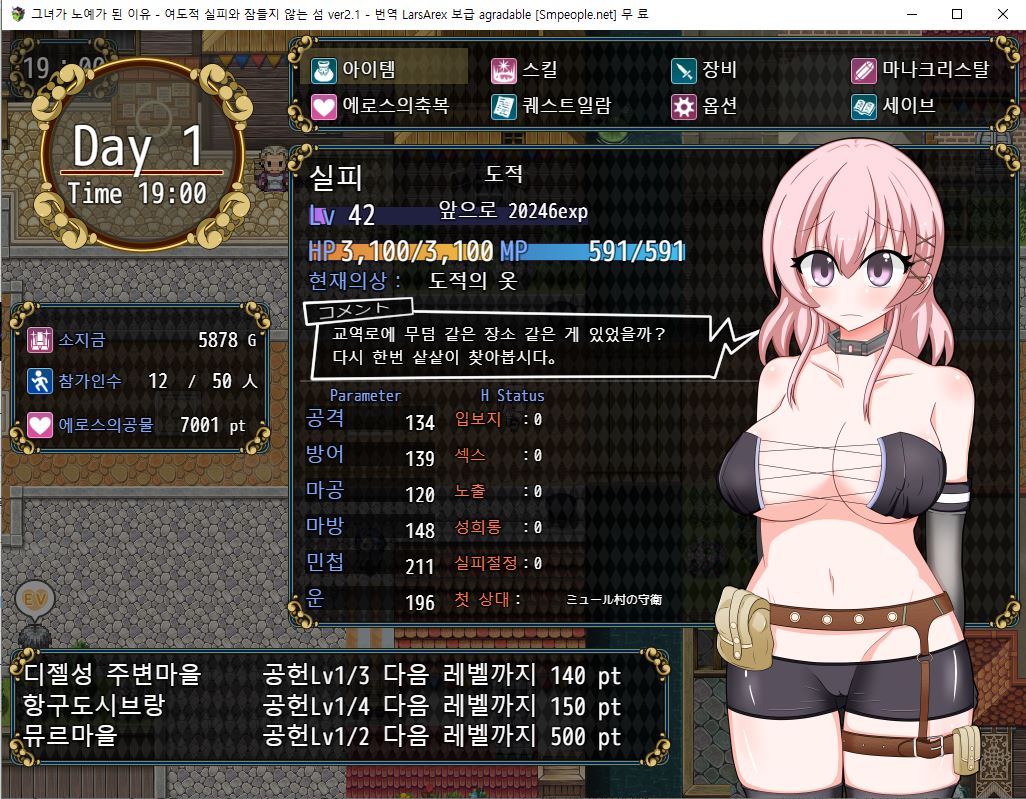Minimize the game window
Viewport: 1026px width, 799px height.
click(912, 14)
